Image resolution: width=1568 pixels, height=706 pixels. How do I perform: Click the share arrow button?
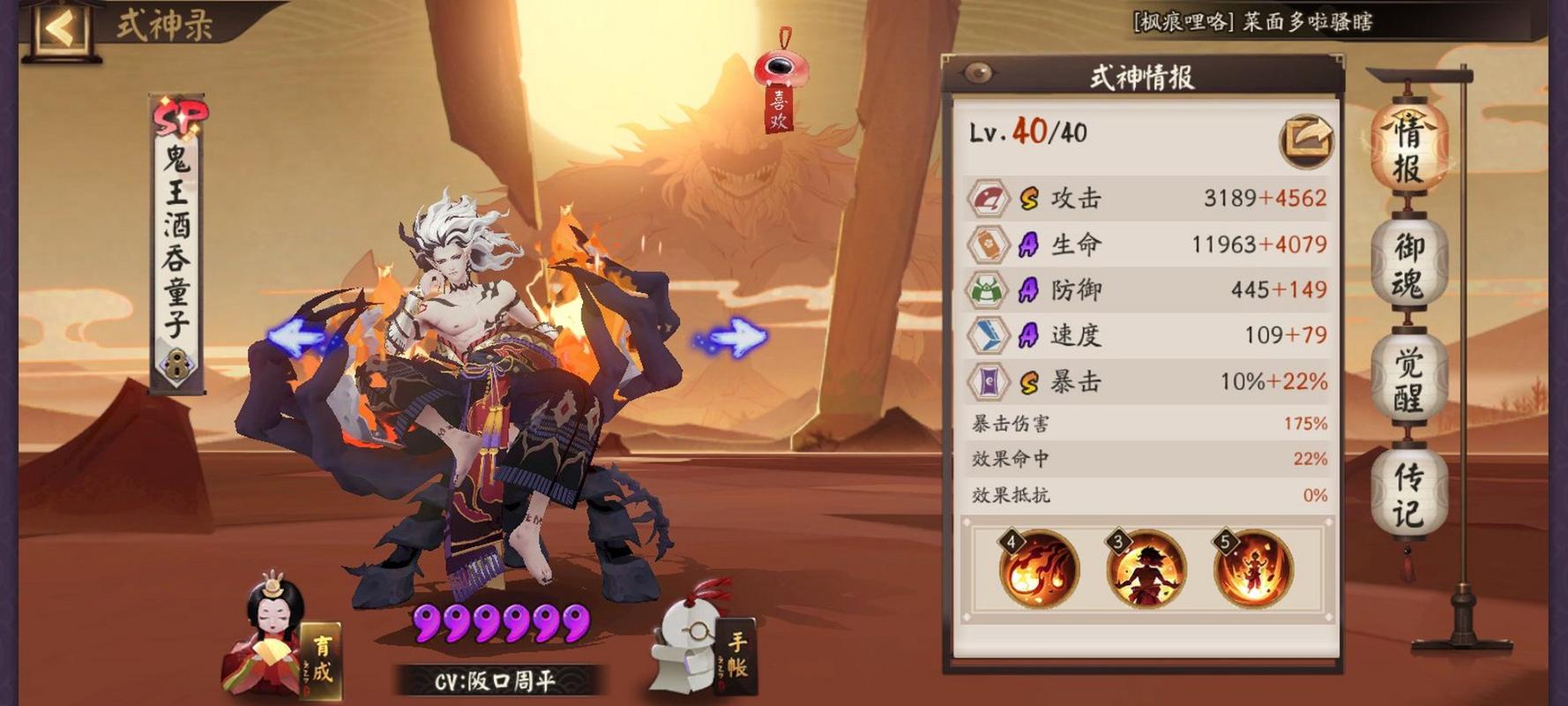pyautogui.click(x=1306, y=139)
